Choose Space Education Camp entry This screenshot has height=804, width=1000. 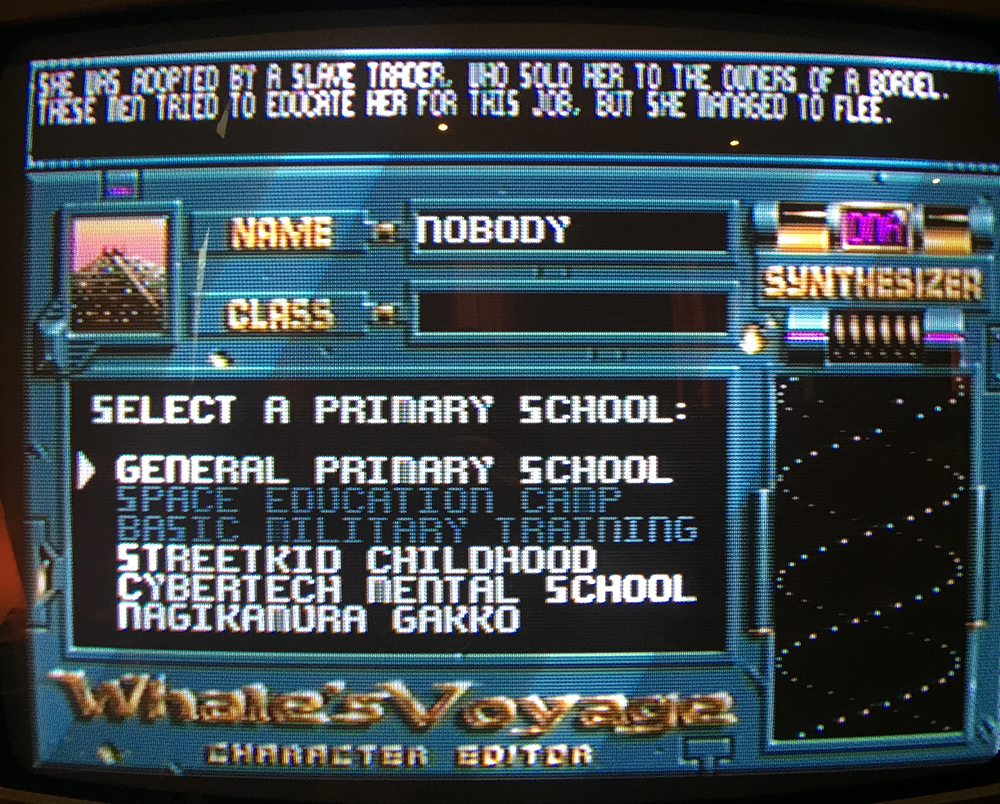pos(369,500)
